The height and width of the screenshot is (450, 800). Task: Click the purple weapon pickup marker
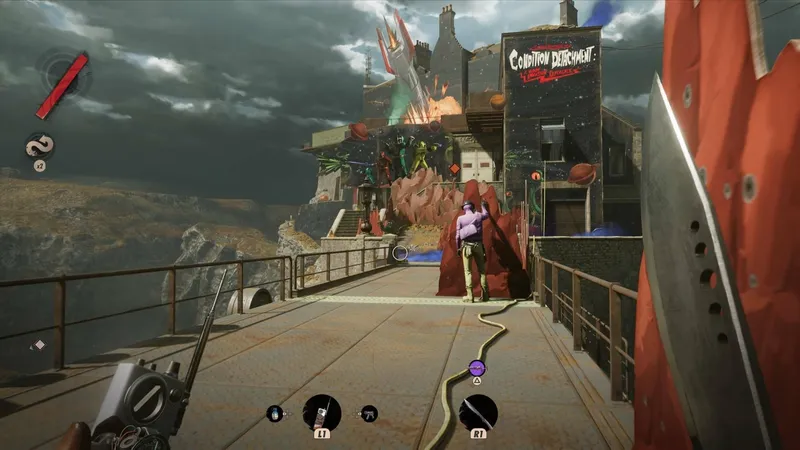point(477,368)
